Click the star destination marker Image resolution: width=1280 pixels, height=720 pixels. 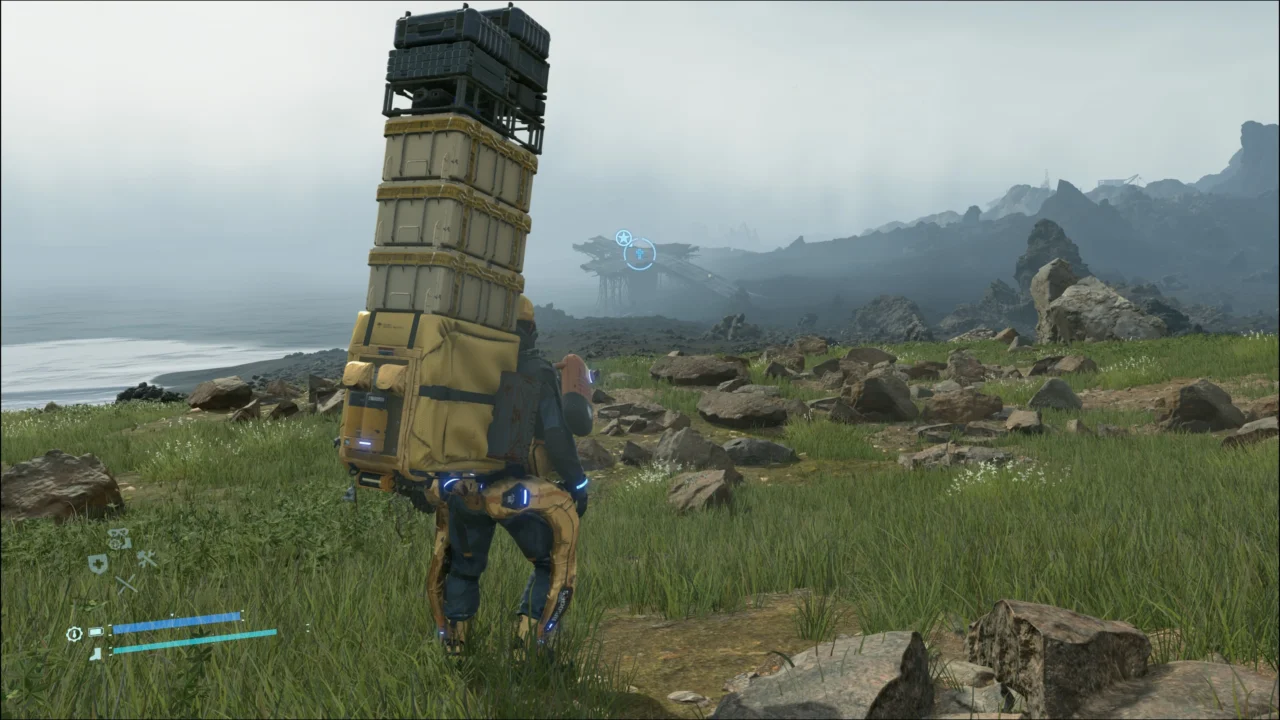(623, 238)
